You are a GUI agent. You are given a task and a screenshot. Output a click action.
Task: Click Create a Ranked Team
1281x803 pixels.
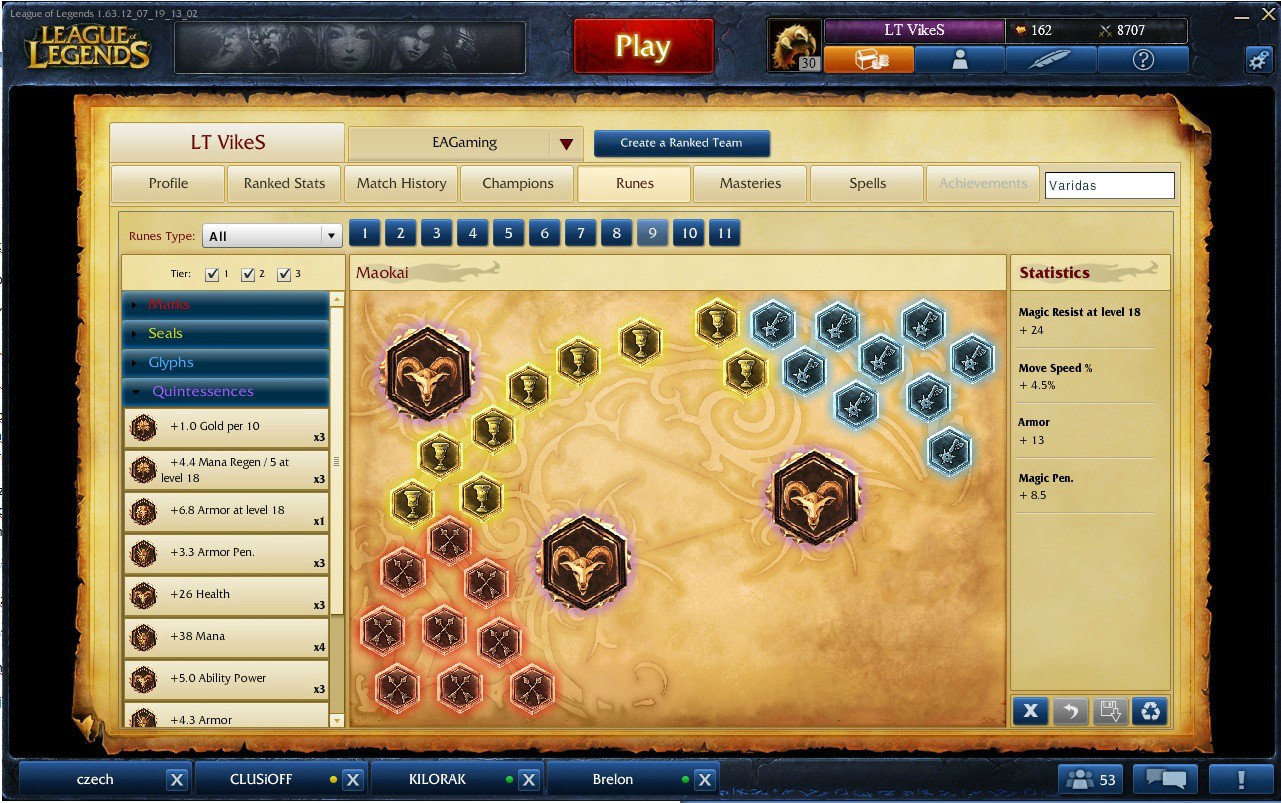coord(682,143)
